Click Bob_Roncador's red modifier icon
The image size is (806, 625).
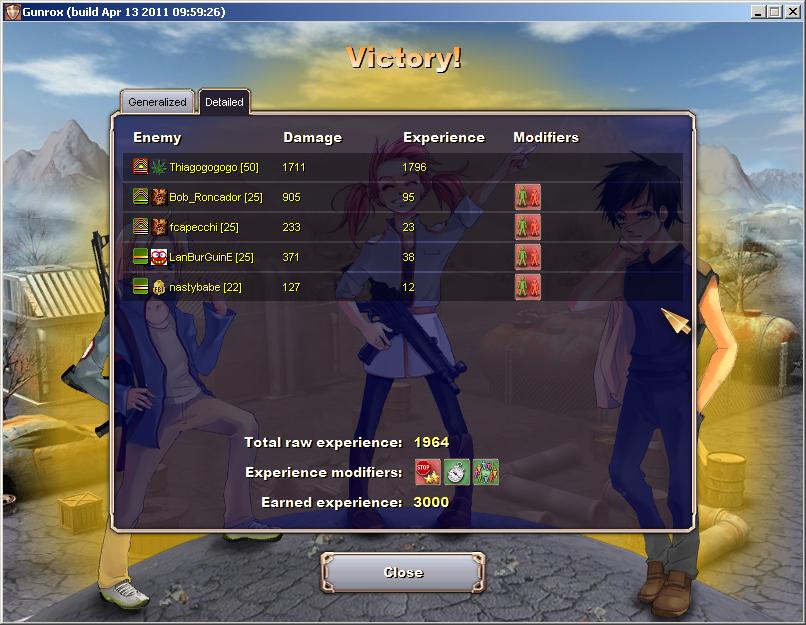[527, 197]
